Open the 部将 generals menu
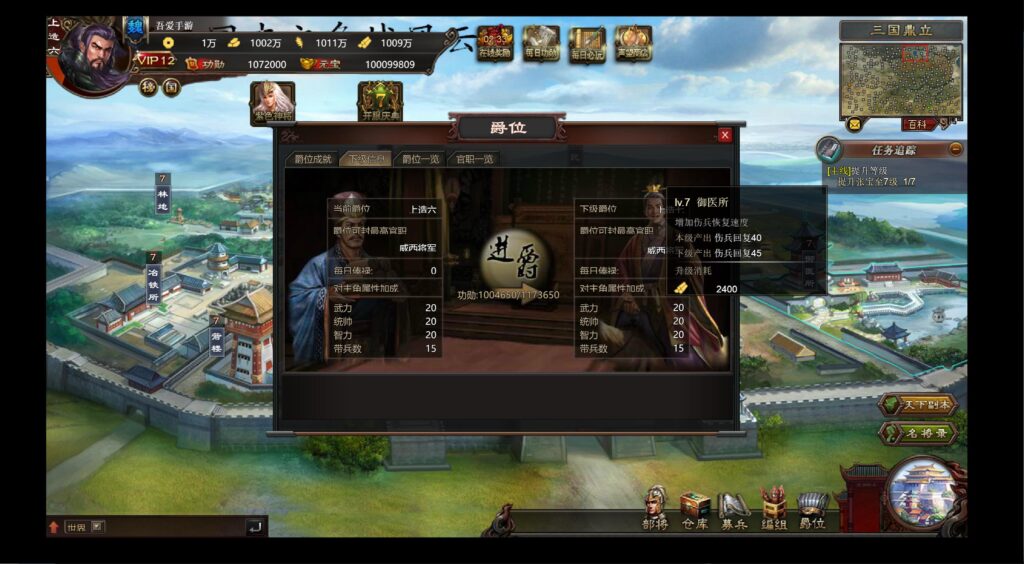The height and width of the screenshot is (564, 1024). (655, 508)
